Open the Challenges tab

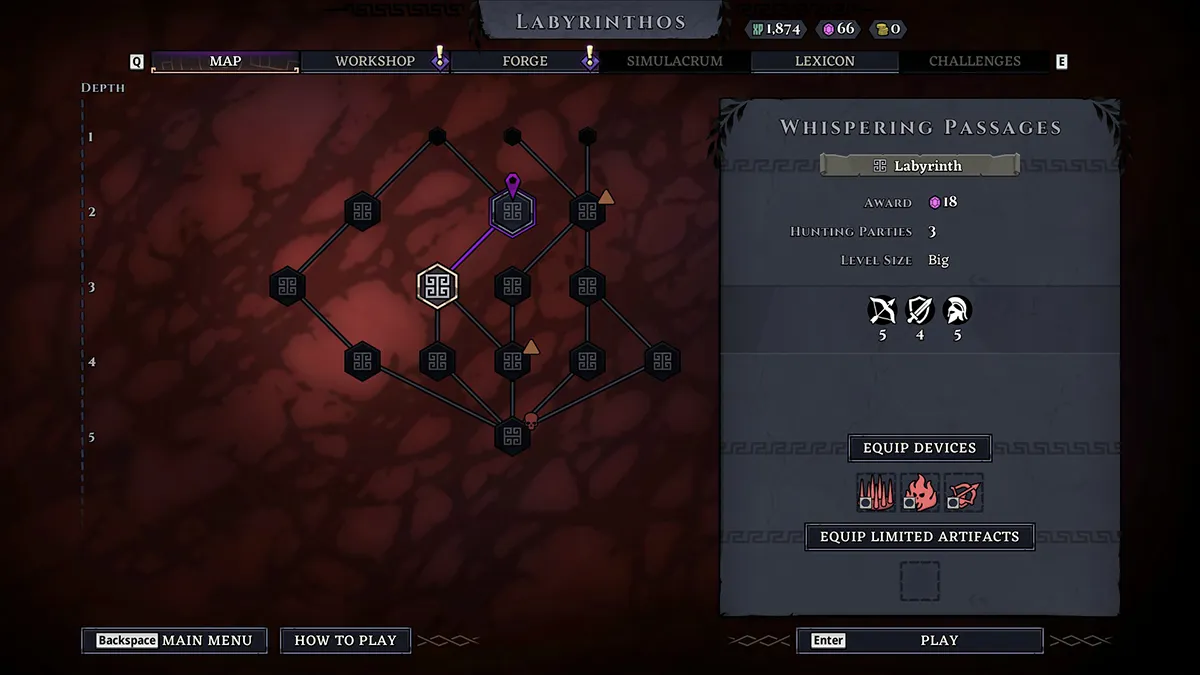click(x=974, y=62)
